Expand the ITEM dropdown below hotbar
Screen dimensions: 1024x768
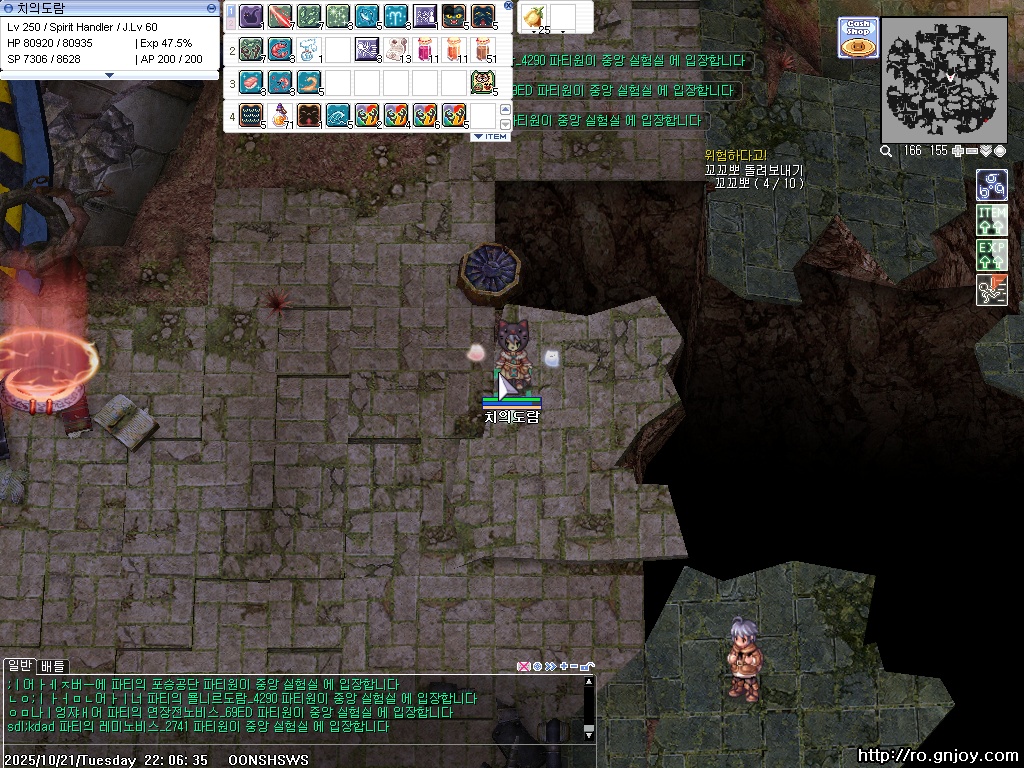click(490, 136)
